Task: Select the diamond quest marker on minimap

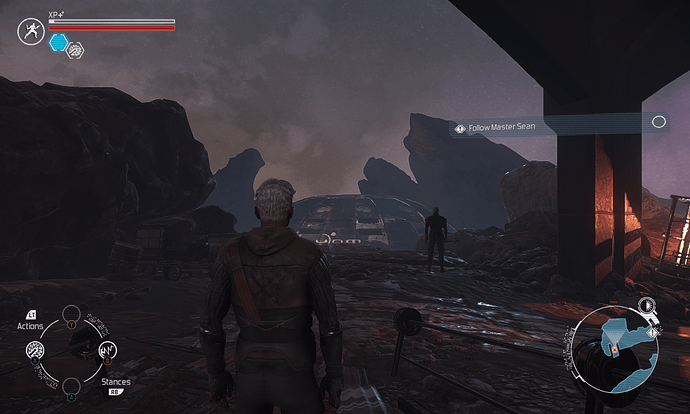Action: click(x=653, y=331)
